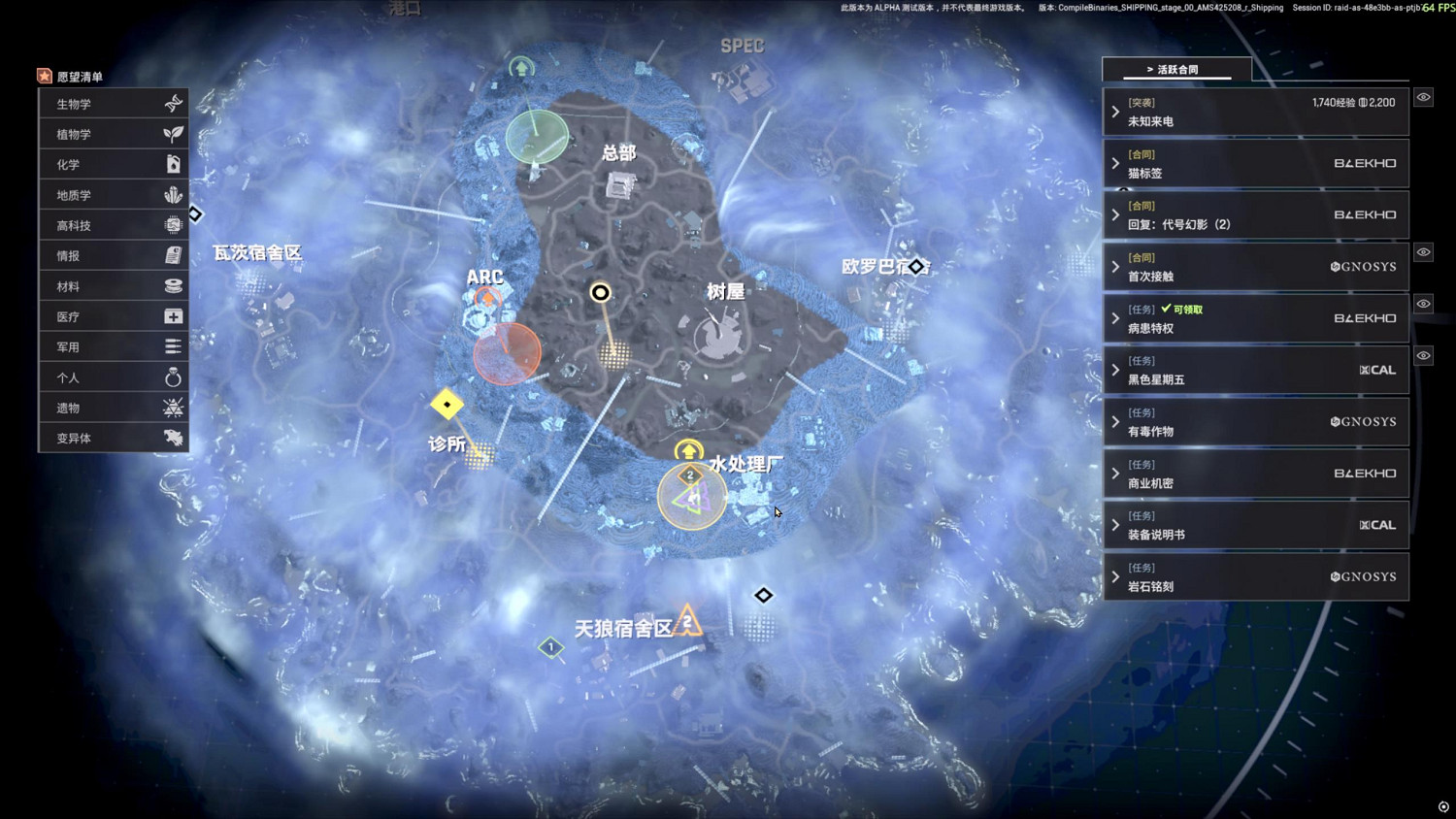Image resolution: width=1456 pixels, height=819 pixels.
Task: Click the 医疗 medical cross icon
Action: (173, 315)
